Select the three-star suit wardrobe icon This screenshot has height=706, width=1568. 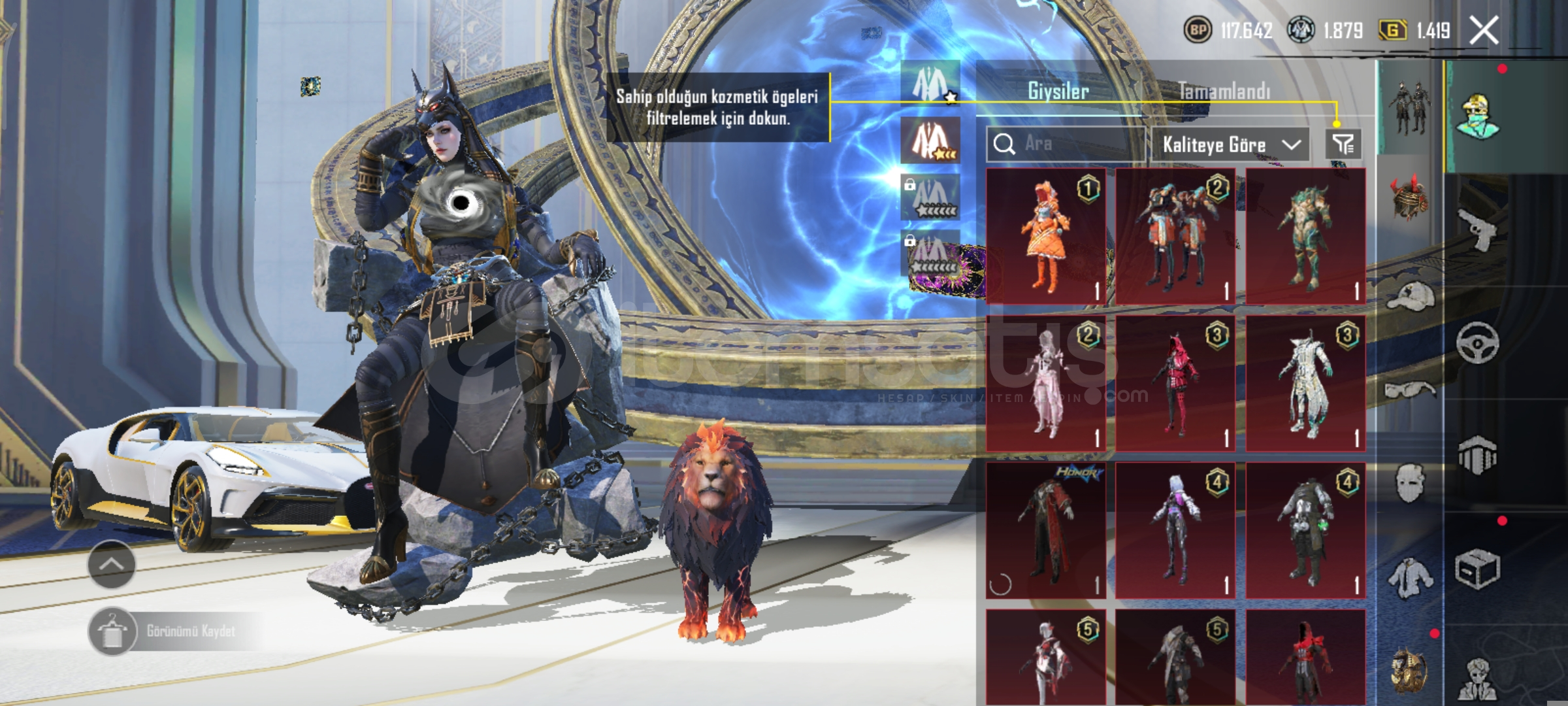coord(930,141)
